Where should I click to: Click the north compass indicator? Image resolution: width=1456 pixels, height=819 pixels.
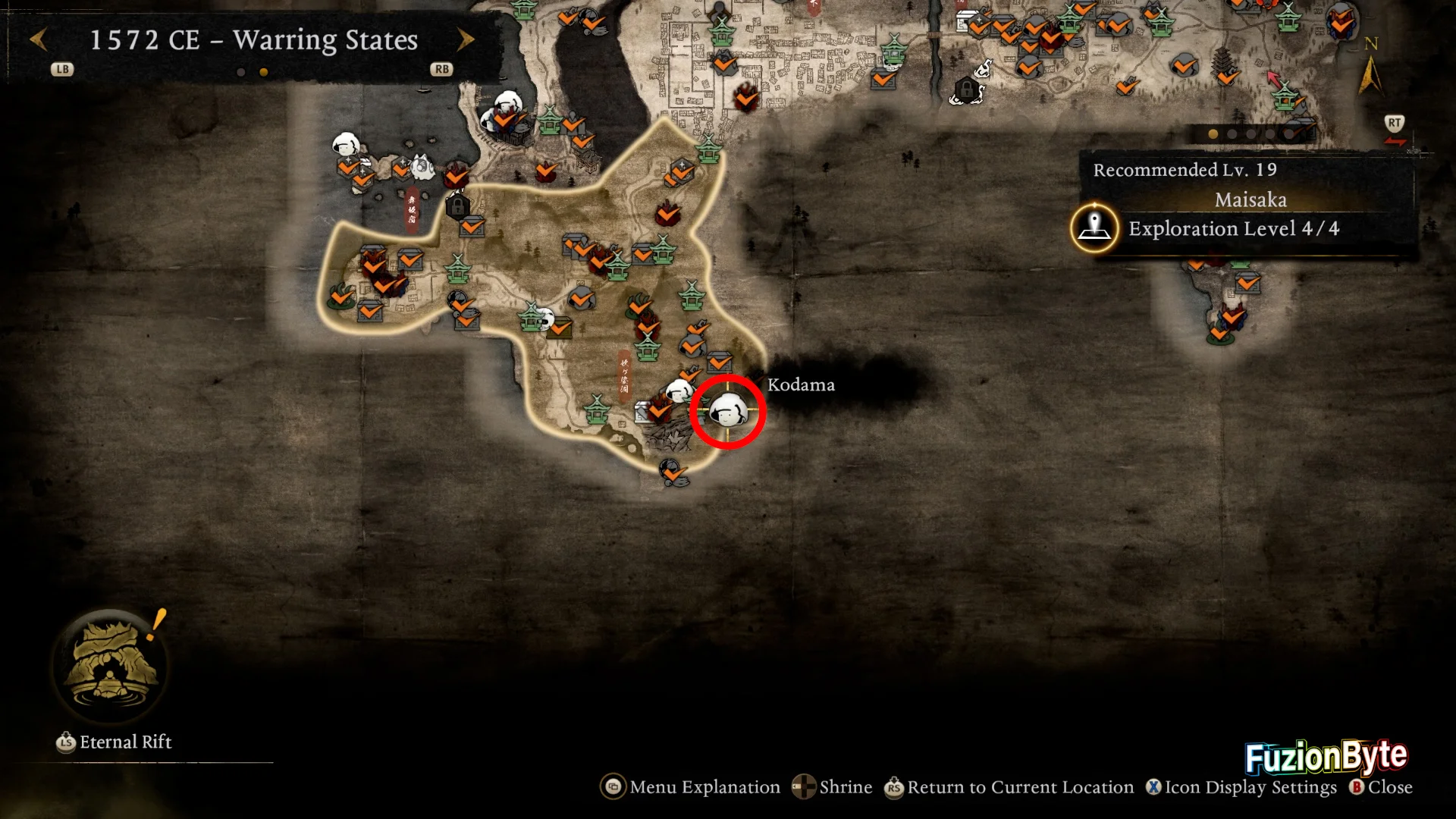(1370, 68)
